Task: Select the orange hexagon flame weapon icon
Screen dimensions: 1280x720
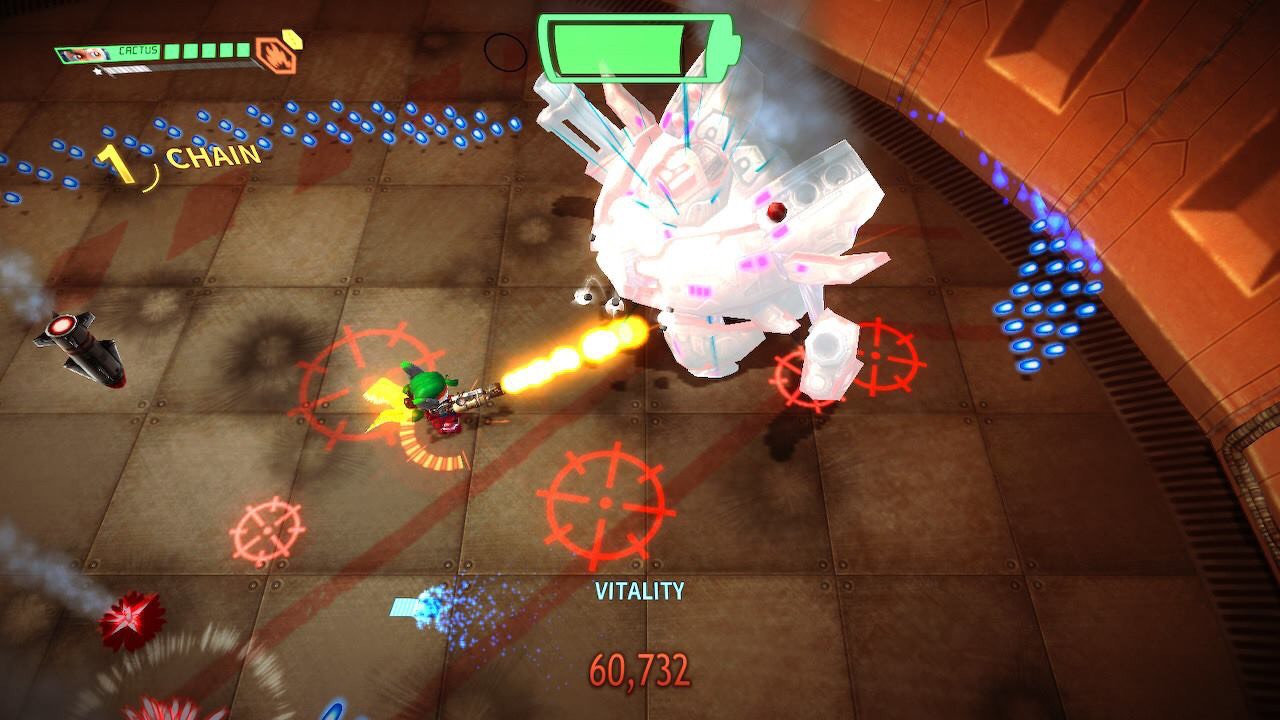Action: click(273, 56)
